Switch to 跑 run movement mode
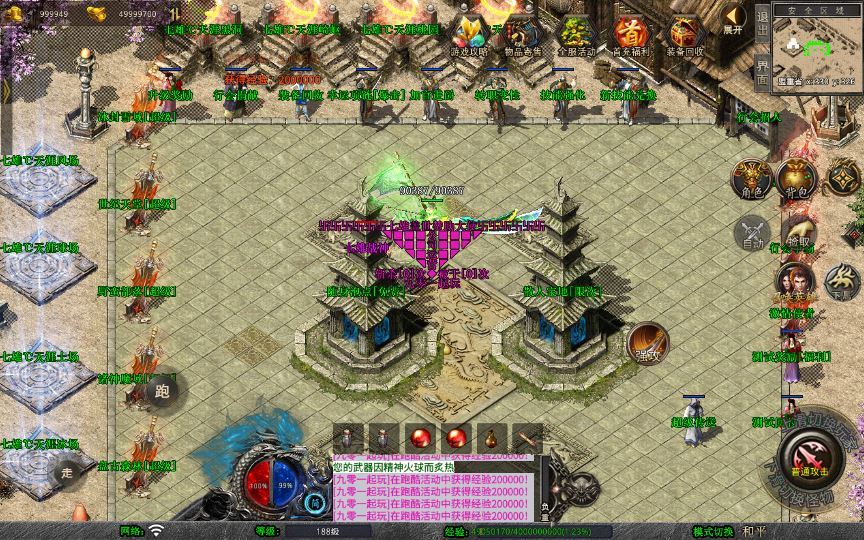This screenshot has height=540, width=864. pyautogui.click(x=162, y=391)
